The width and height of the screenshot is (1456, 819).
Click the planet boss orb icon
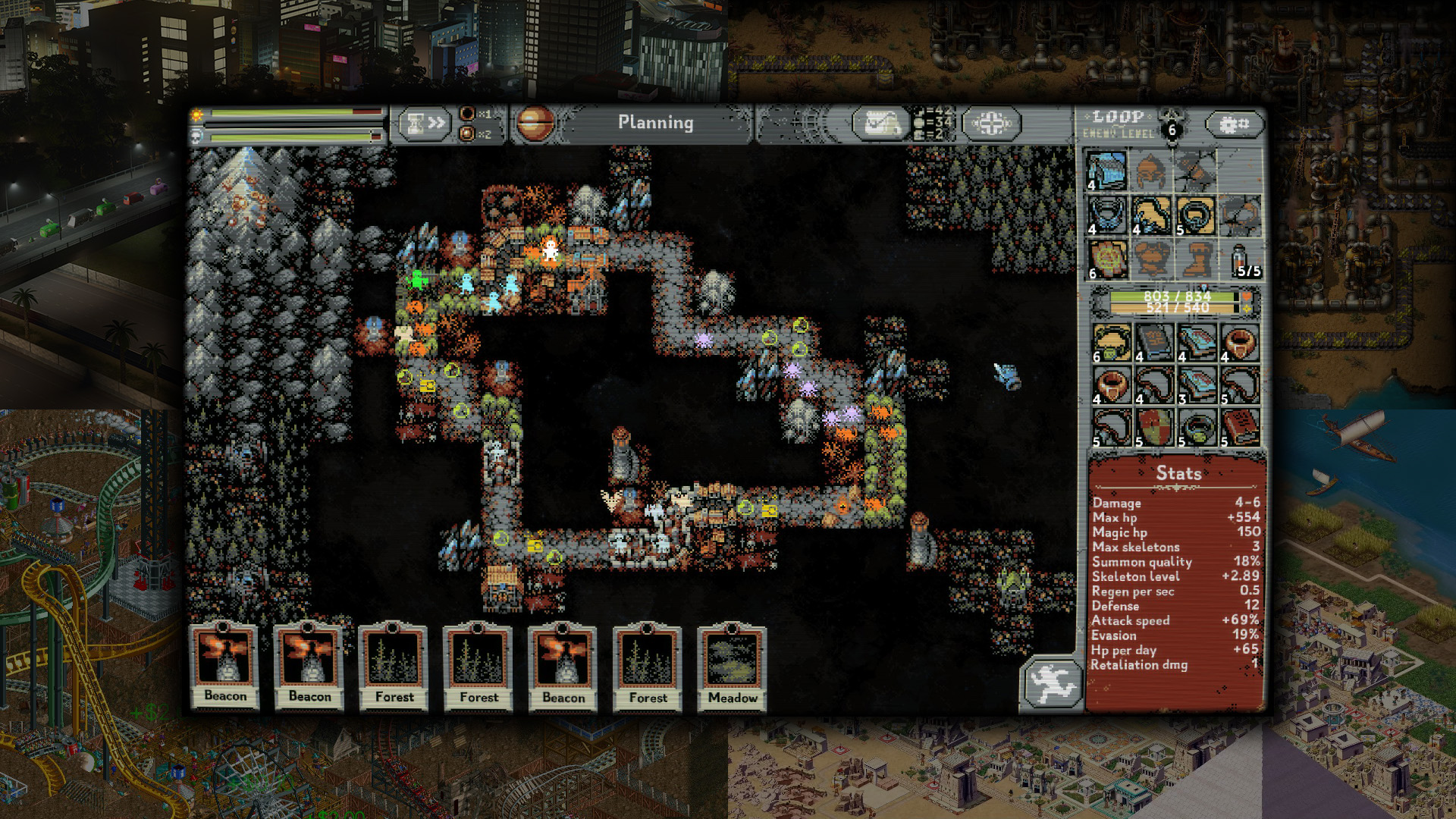[535, 124]
